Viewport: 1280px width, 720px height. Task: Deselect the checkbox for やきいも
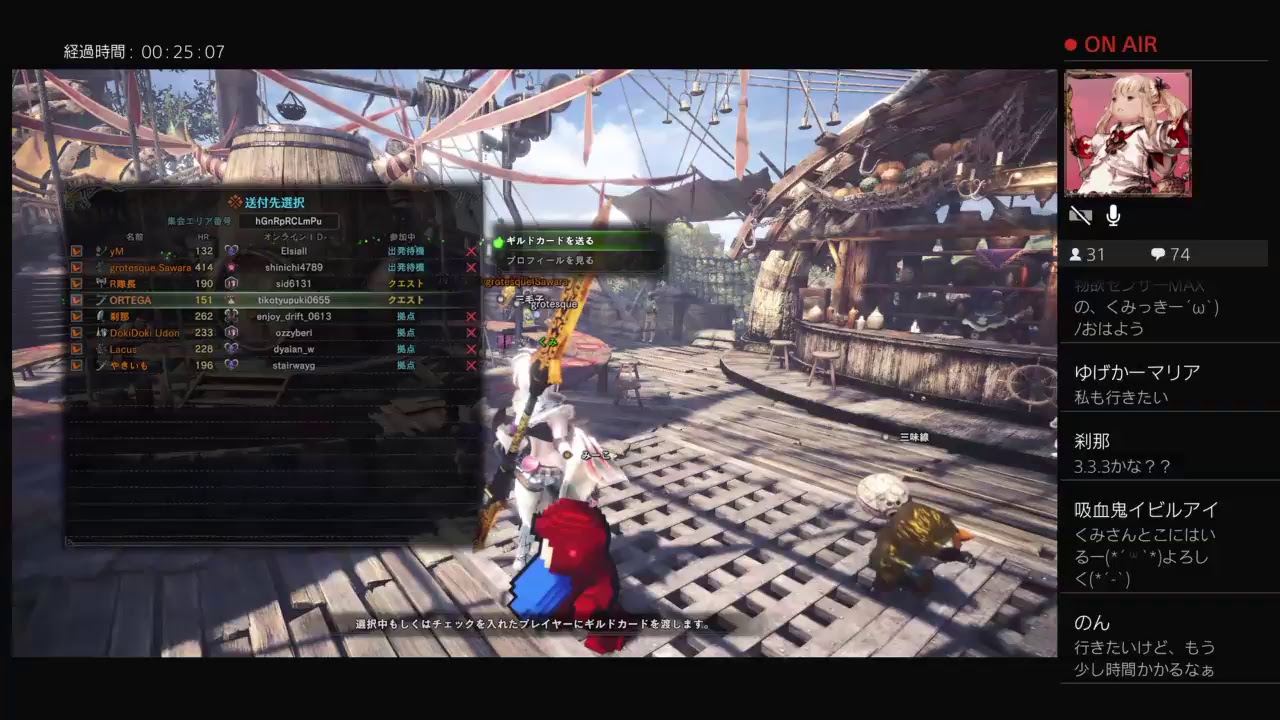(75, 365)
